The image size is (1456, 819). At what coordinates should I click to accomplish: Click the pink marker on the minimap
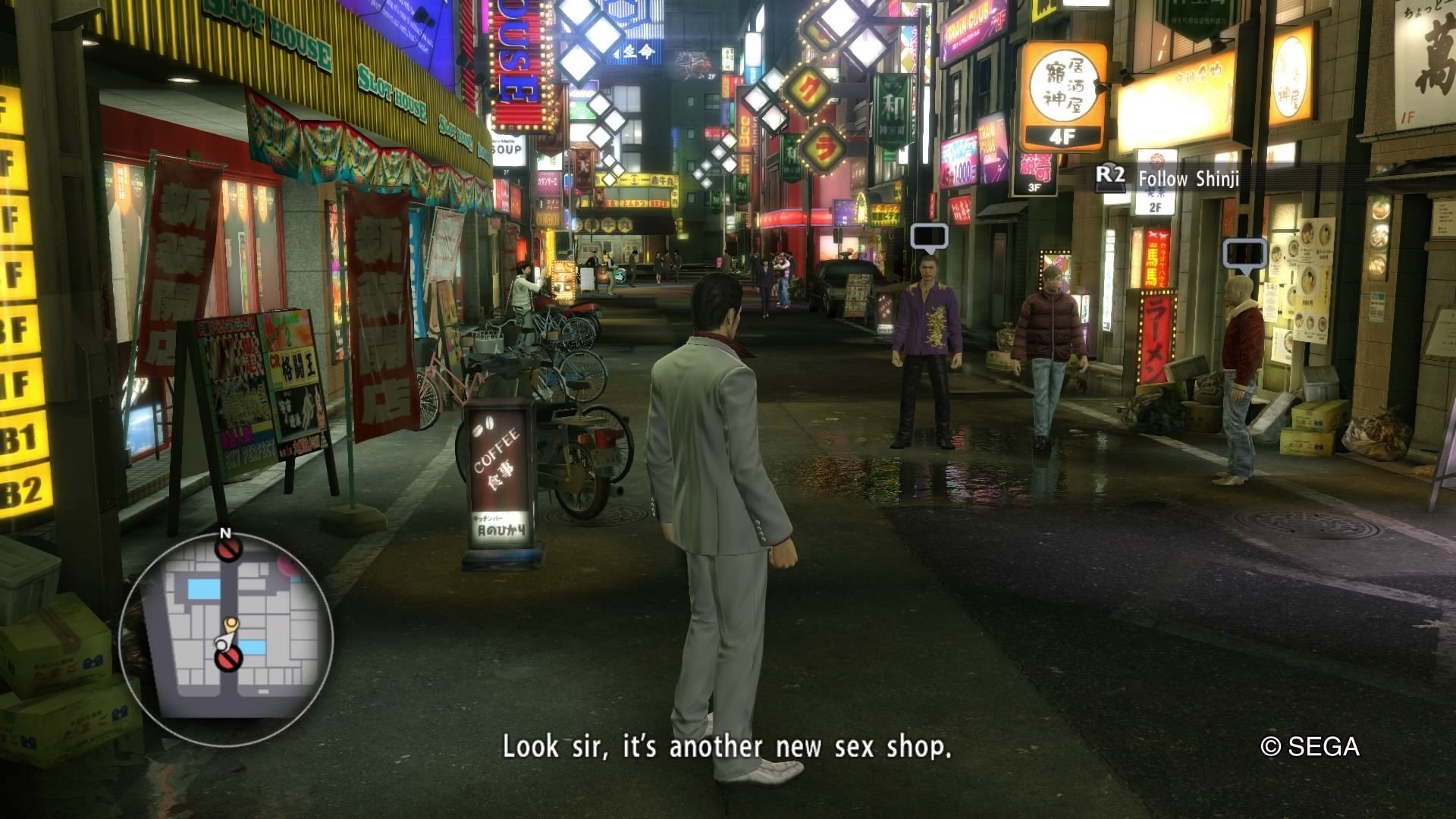[289, 564]
